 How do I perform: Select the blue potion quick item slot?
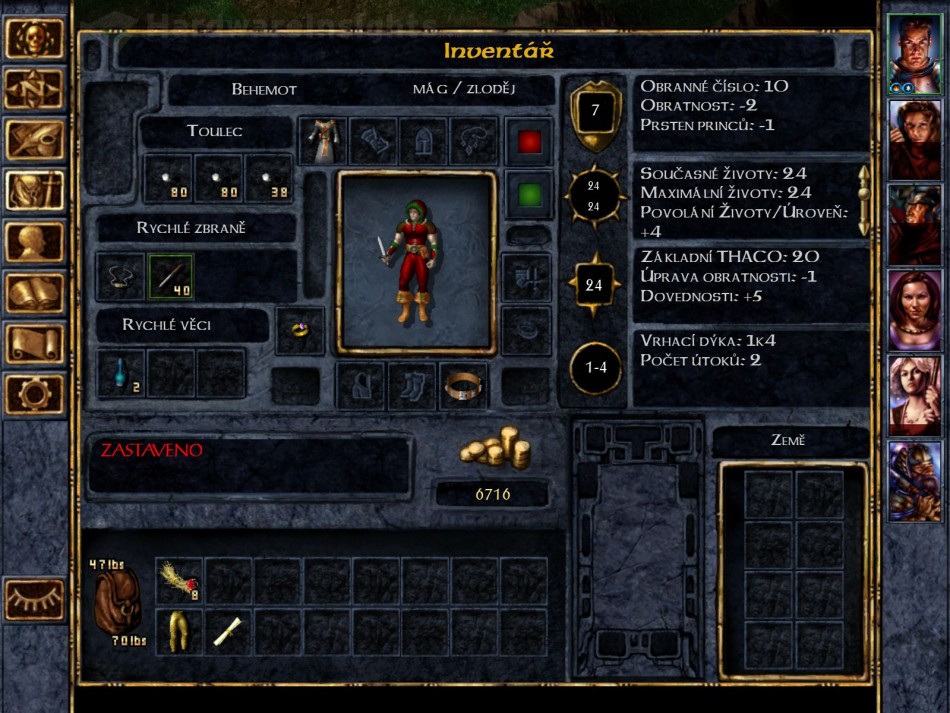(121, 373)
